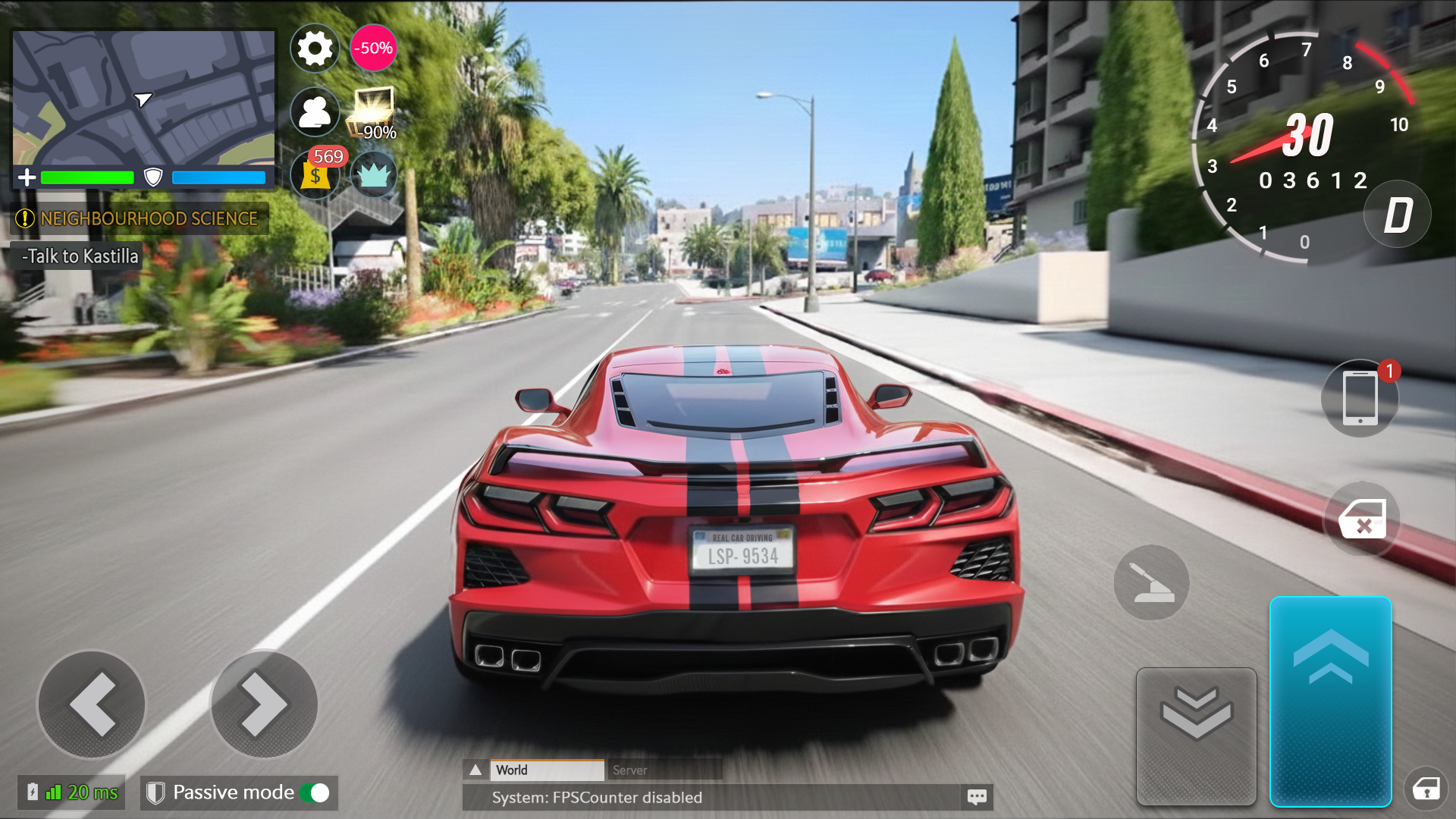Open the chat emoji icon

(x=977, y=797)
